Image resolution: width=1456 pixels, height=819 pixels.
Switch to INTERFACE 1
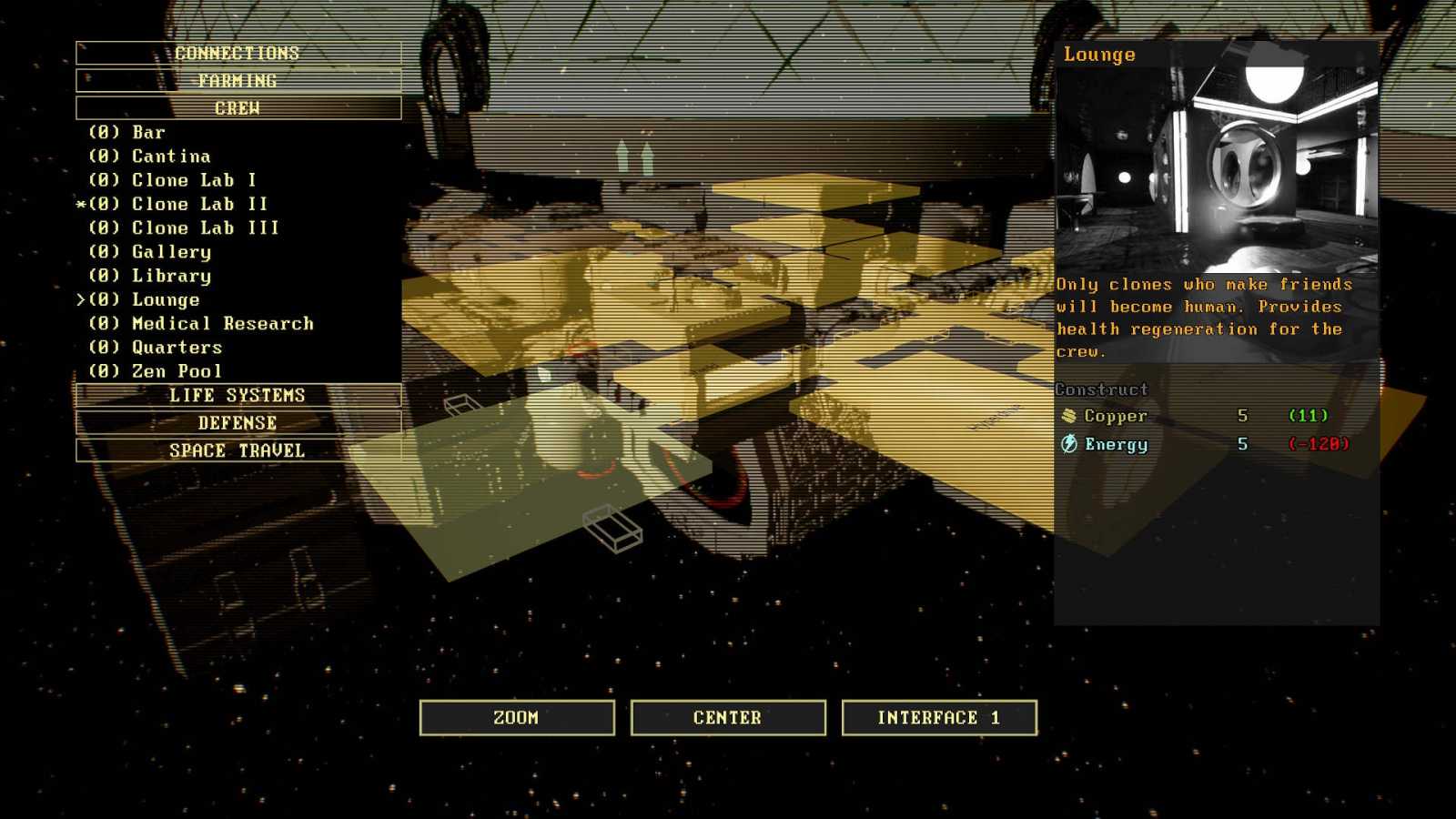point(939,717)
